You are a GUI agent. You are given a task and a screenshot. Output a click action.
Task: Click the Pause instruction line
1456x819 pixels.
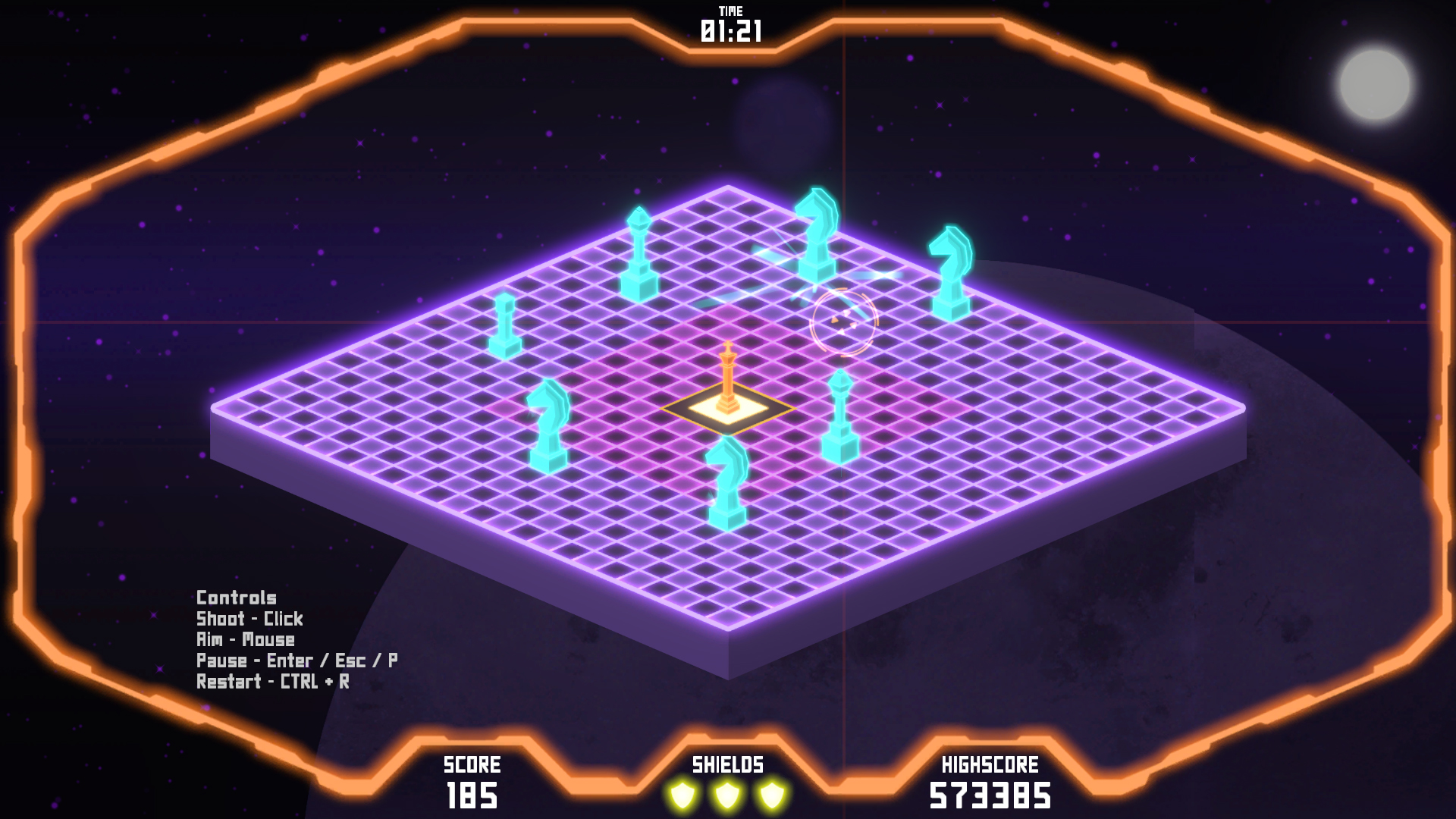point(298,659)
